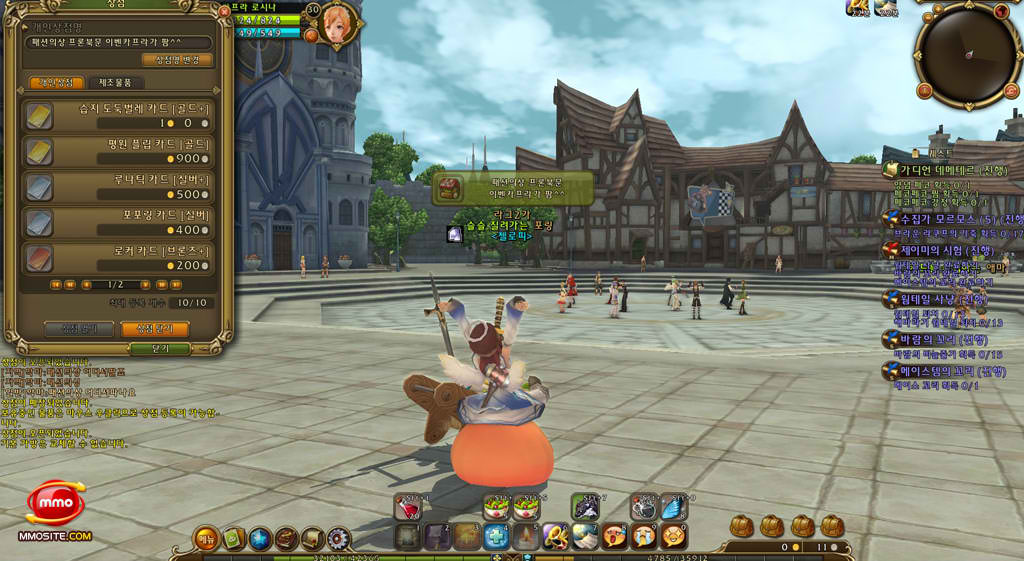Click the circular minimap
This screenshot has height=561, width=1024.
point(967,53)
